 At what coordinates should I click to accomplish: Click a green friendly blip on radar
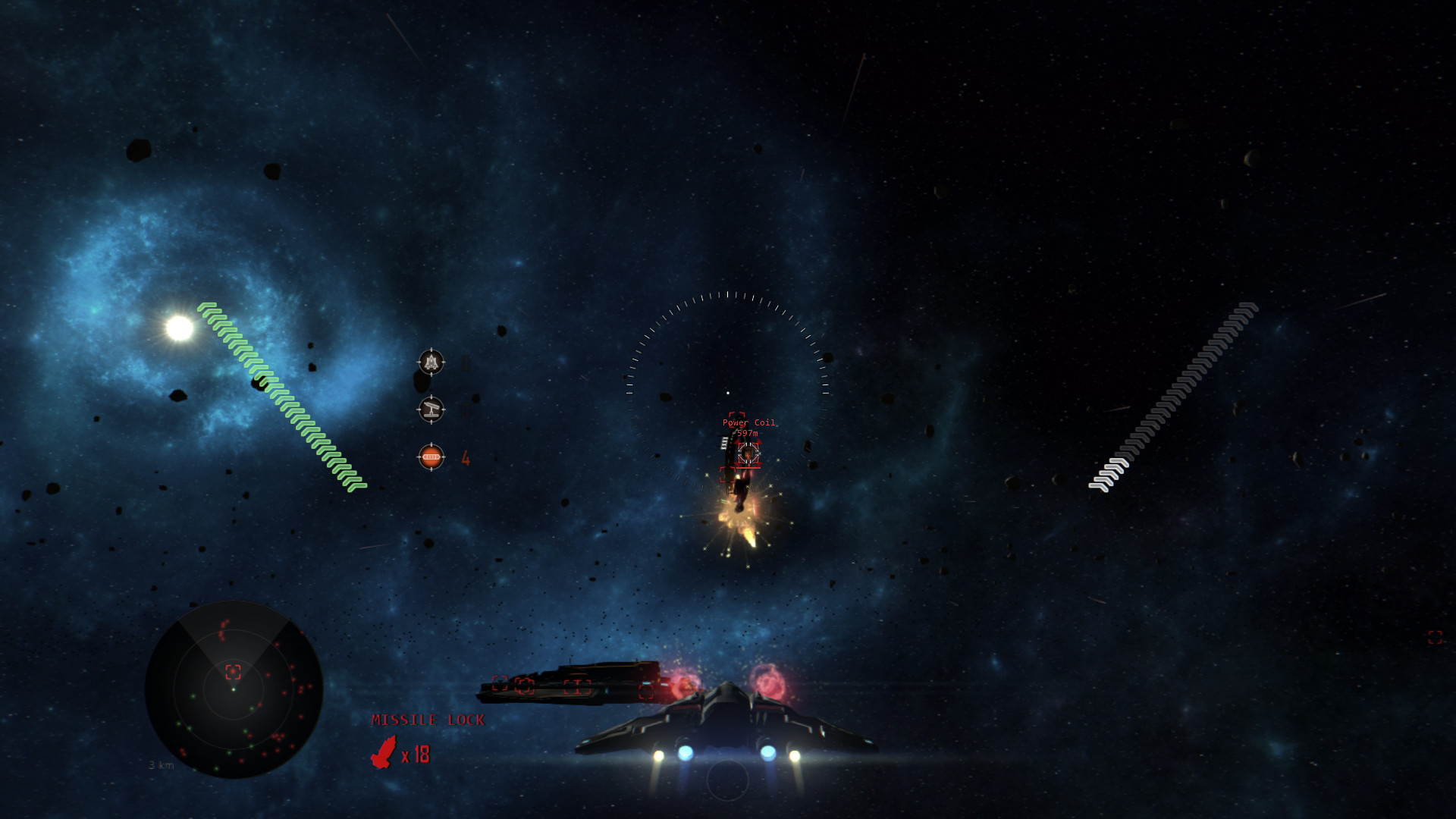(193, 696)
